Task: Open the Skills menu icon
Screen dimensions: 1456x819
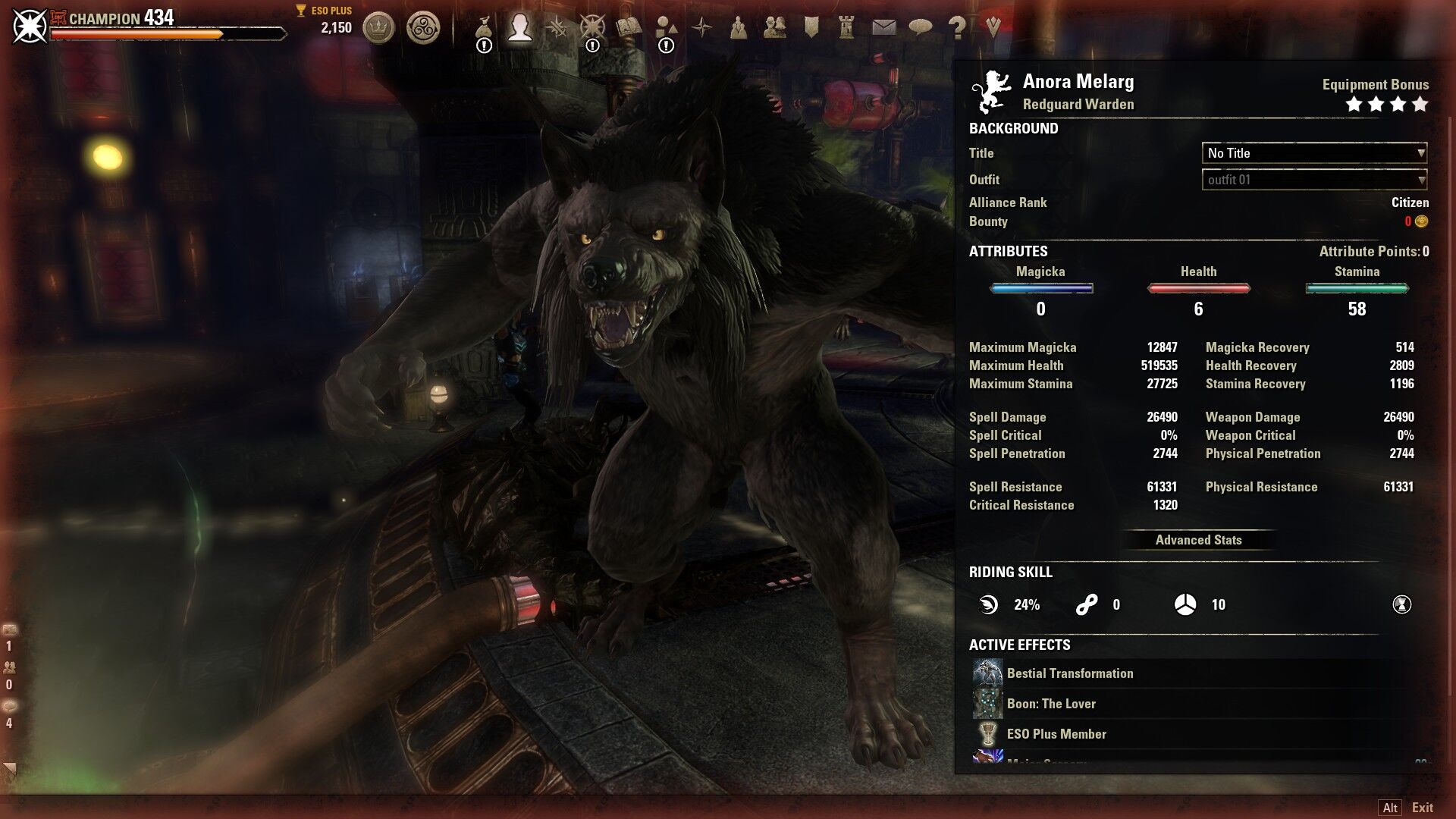Action: [x=557, y=28]
